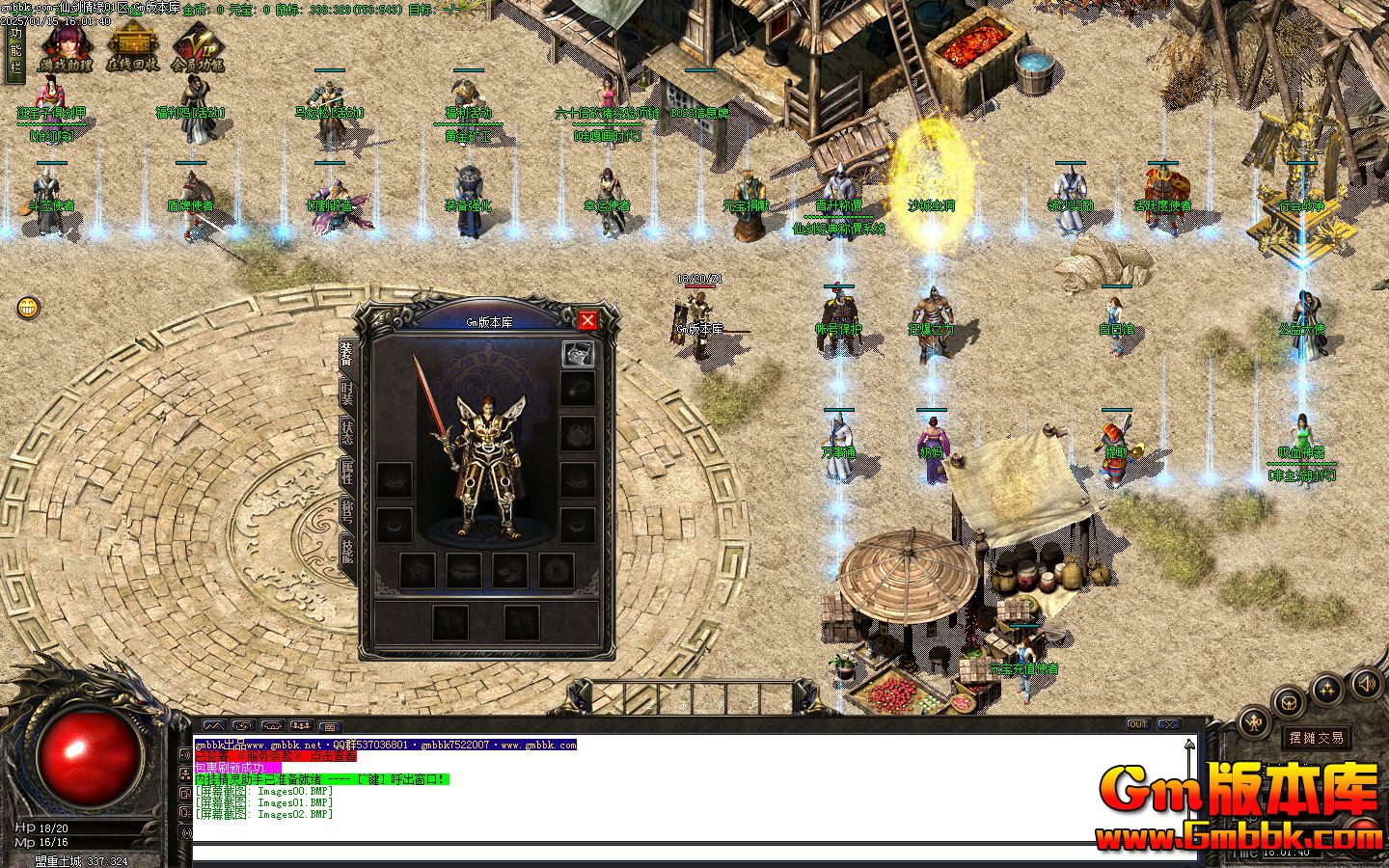Switch to the 时装 tab
Screen dimensions: 1389x868
[346, 393]
